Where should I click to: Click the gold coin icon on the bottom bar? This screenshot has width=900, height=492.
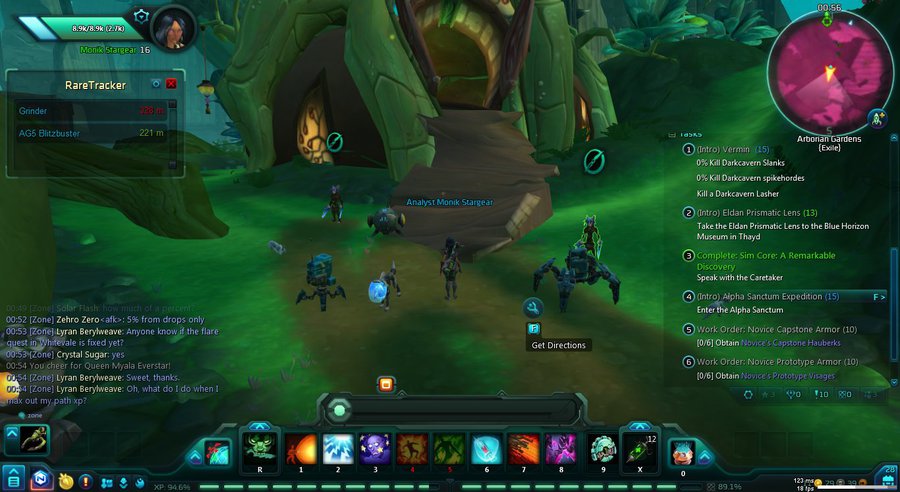click(66, 481)
